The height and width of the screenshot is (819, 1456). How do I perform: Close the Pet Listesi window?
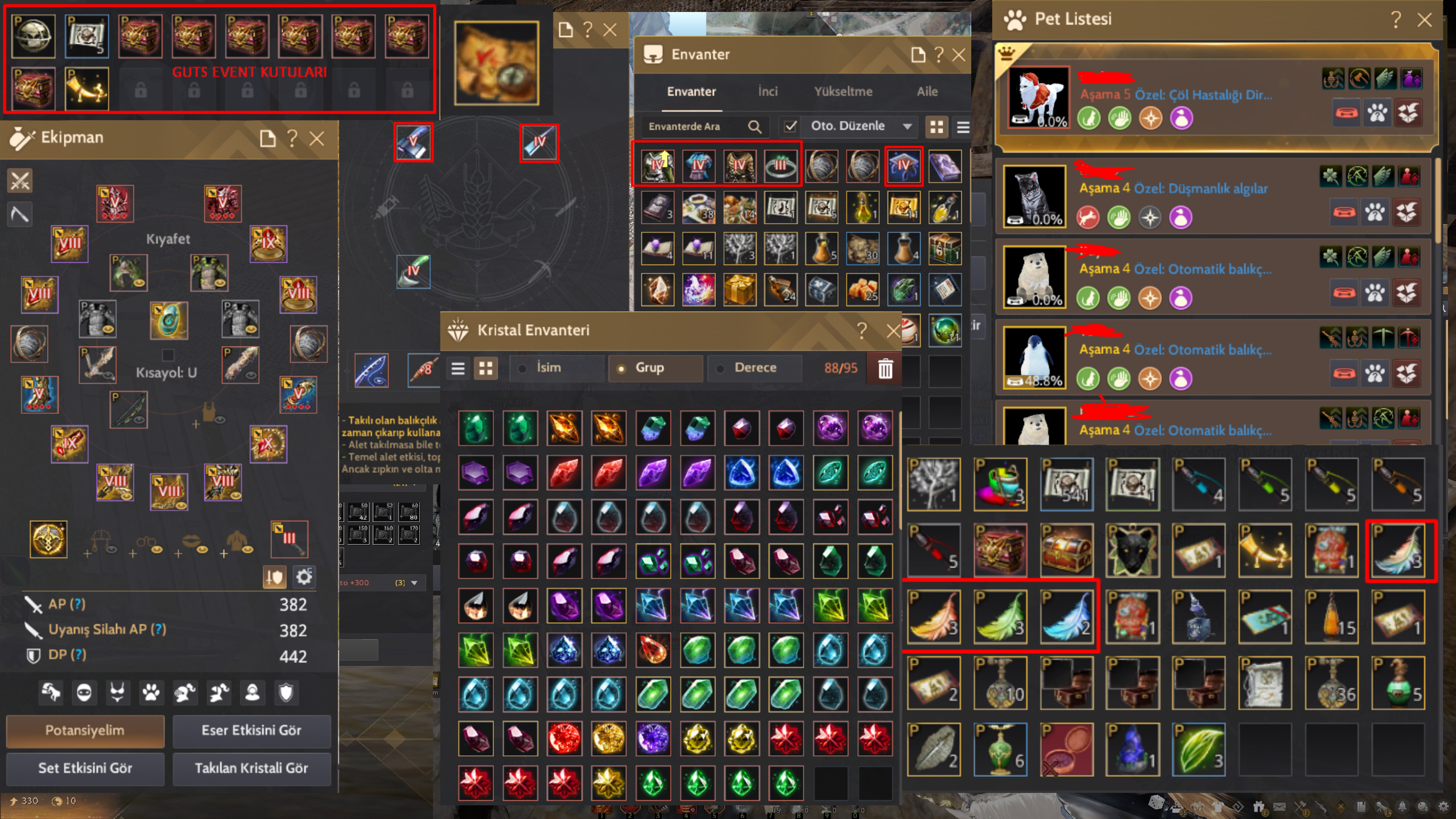click(1424, 20)
